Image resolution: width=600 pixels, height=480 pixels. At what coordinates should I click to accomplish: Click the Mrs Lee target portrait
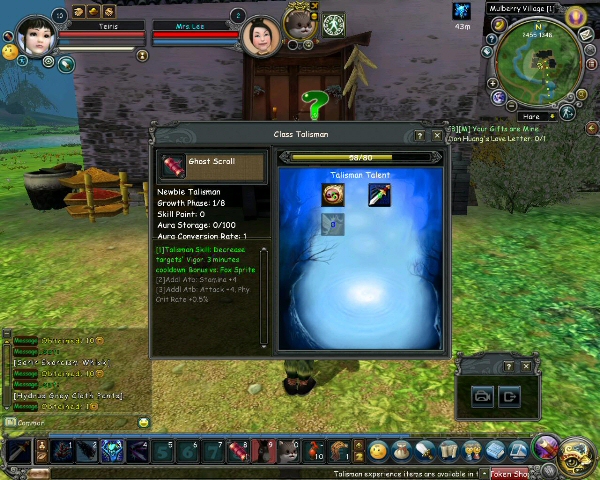click(x=261, y=36)
